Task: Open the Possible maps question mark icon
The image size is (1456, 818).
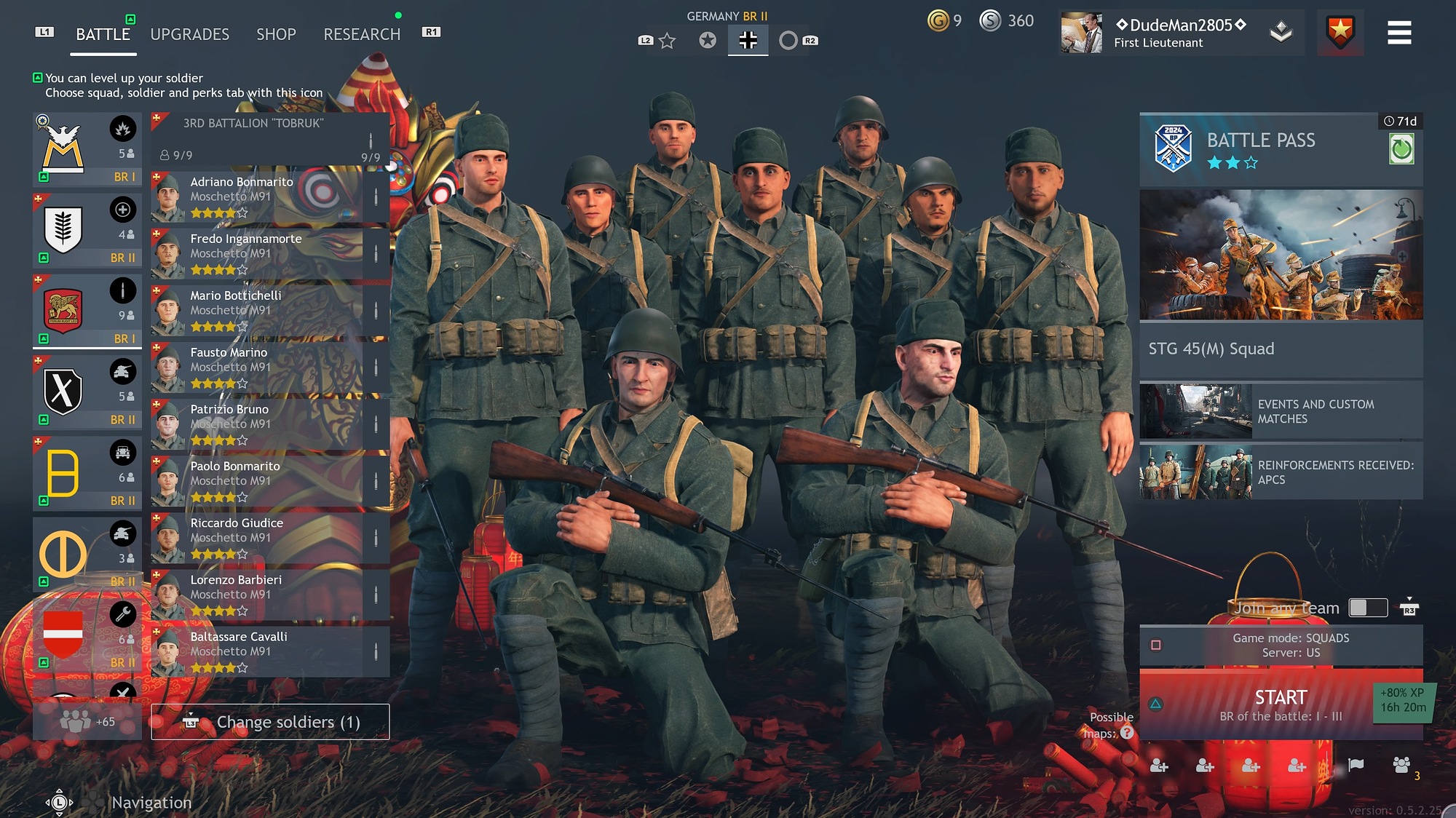Action: (x=1125, y=734)
